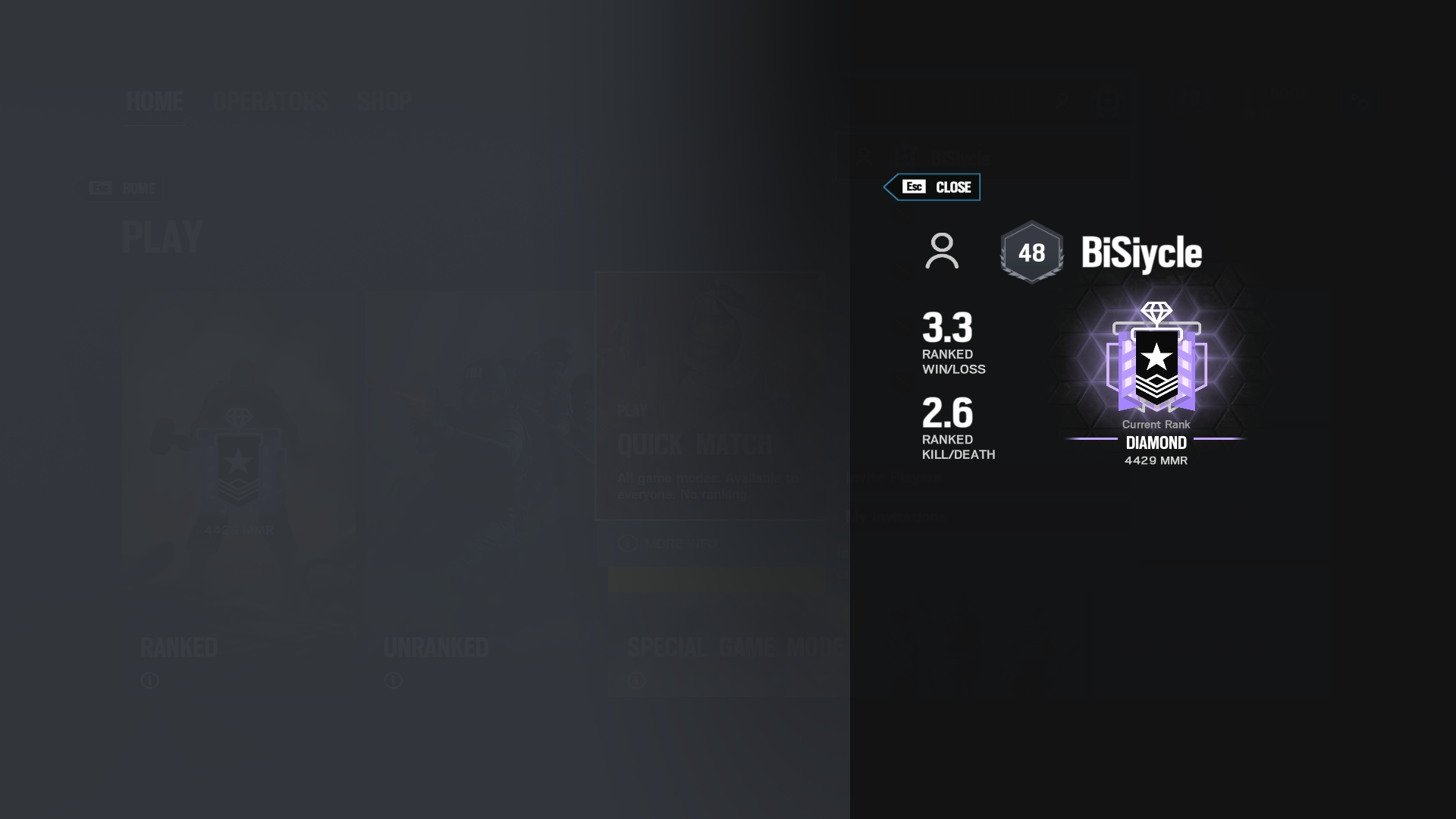Viewport: 1456px width, 819px height.
Task: Open the Shop tab
Action: point(385,101)
